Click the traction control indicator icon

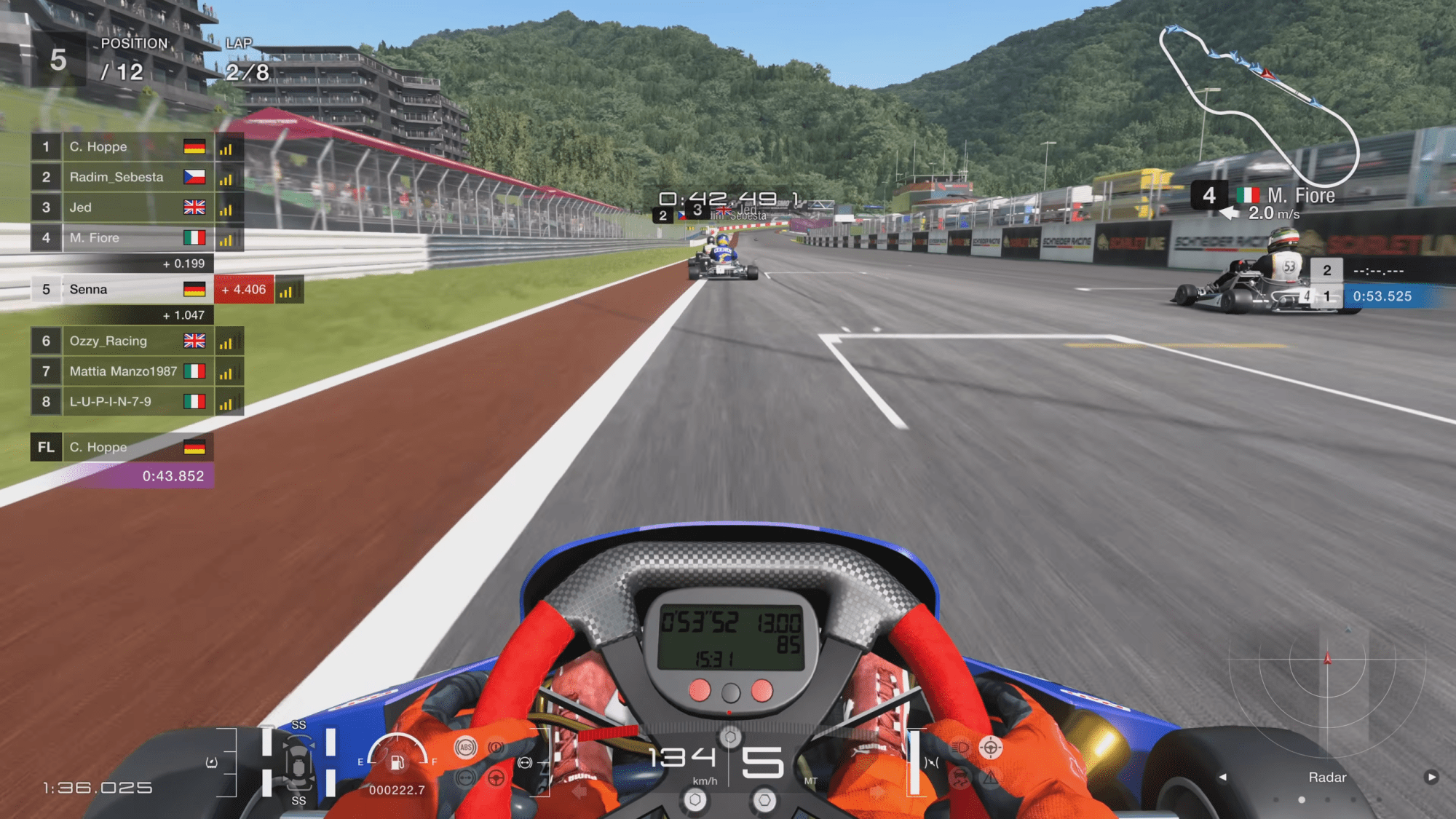[960, 776]
